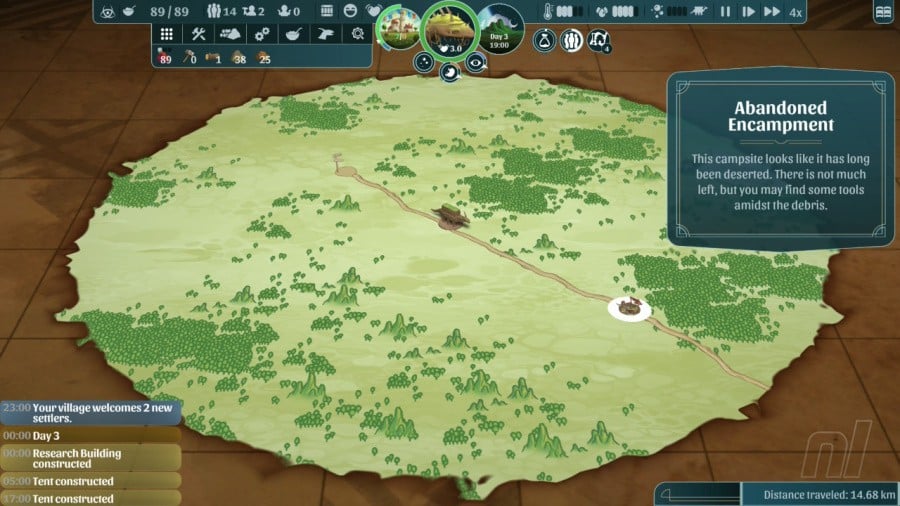Open the gears production category
900x506 pixels.
click(x=262, y=33)
